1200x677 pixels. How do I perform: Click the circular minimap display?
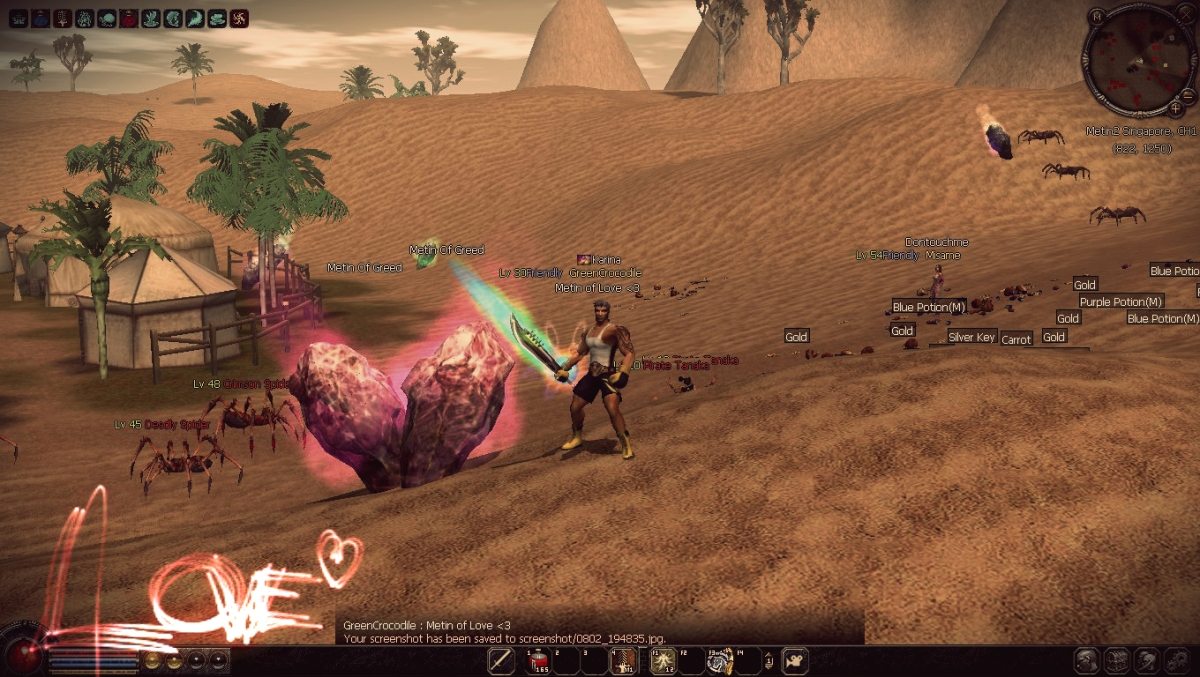(1138, 60)
